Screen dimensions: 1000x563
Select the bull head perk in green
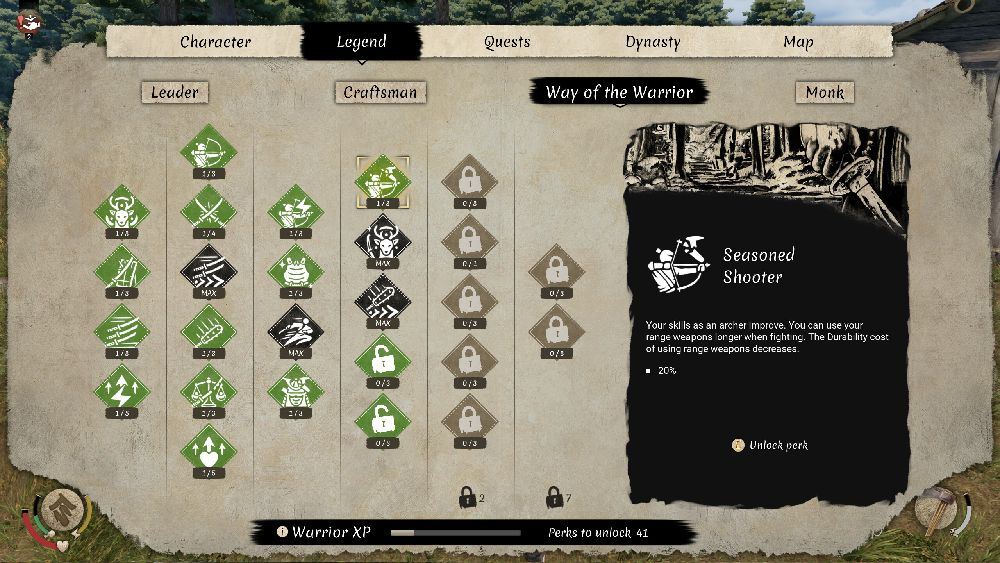pos(121,210)
